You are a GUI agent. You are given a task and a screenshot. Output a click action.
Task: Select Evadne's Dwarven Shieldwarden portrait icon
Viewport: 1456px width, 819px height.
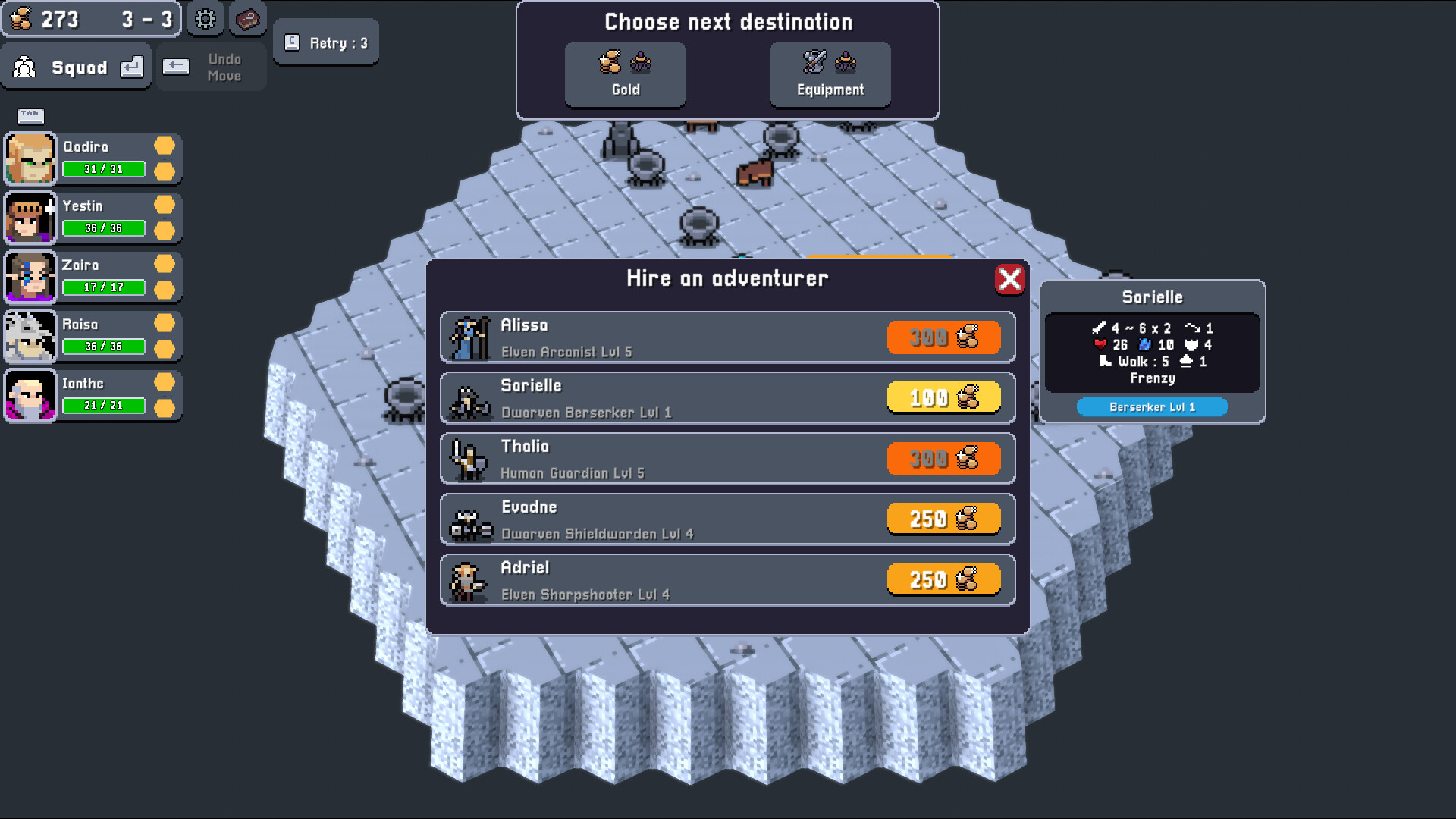click(x=470, y=519)
